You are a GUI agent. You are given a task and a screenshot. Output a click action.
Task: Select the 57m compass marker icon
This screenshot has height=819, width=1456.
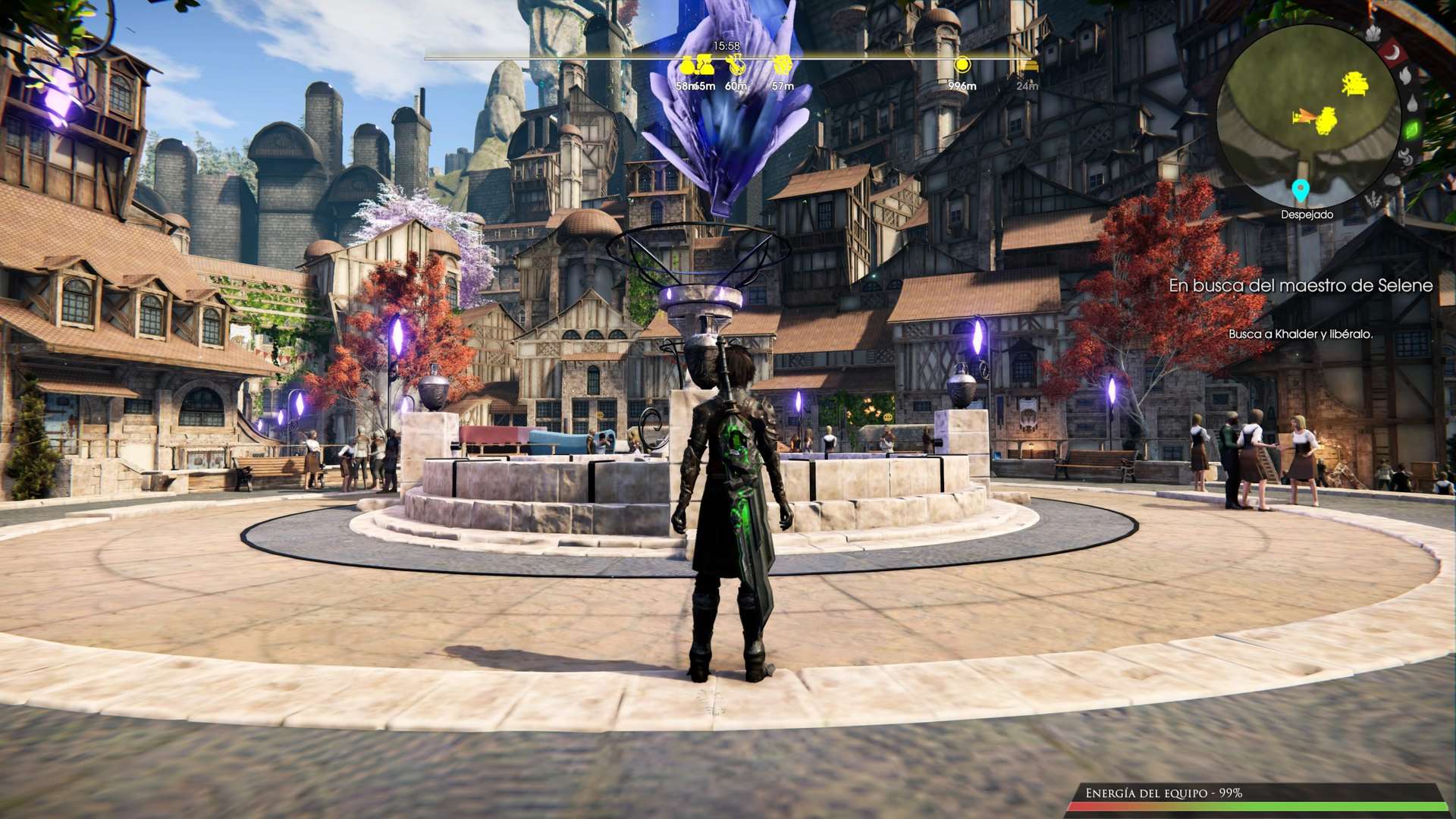tap(782, 65)
